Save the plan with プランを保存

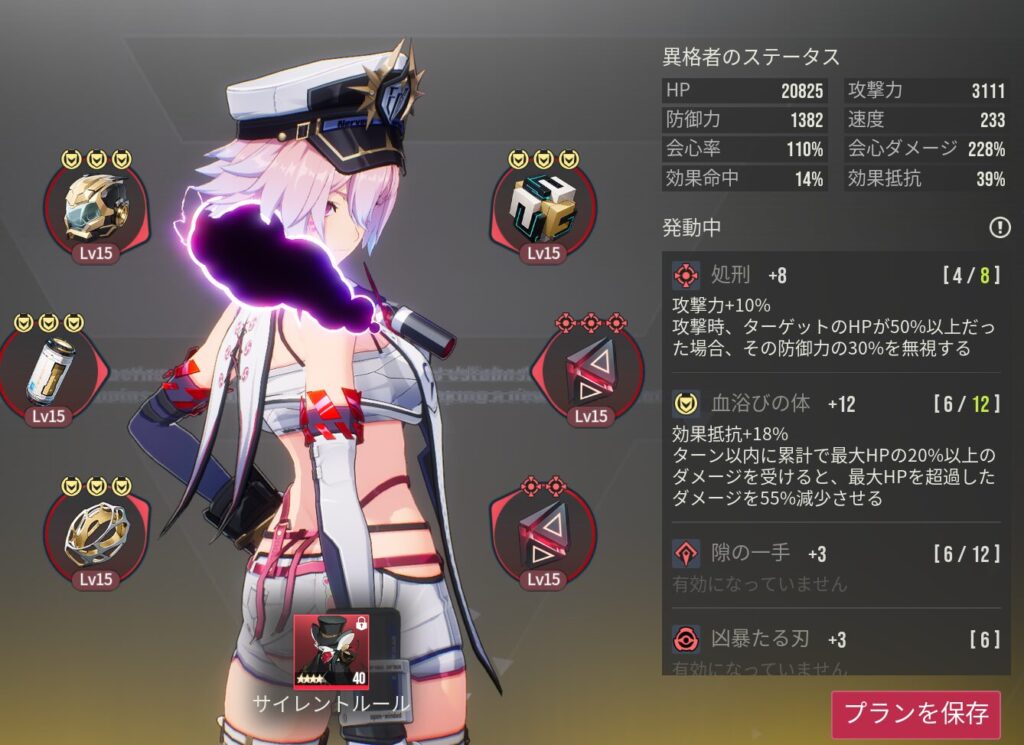pyautogui.click(x=916, y=713)
